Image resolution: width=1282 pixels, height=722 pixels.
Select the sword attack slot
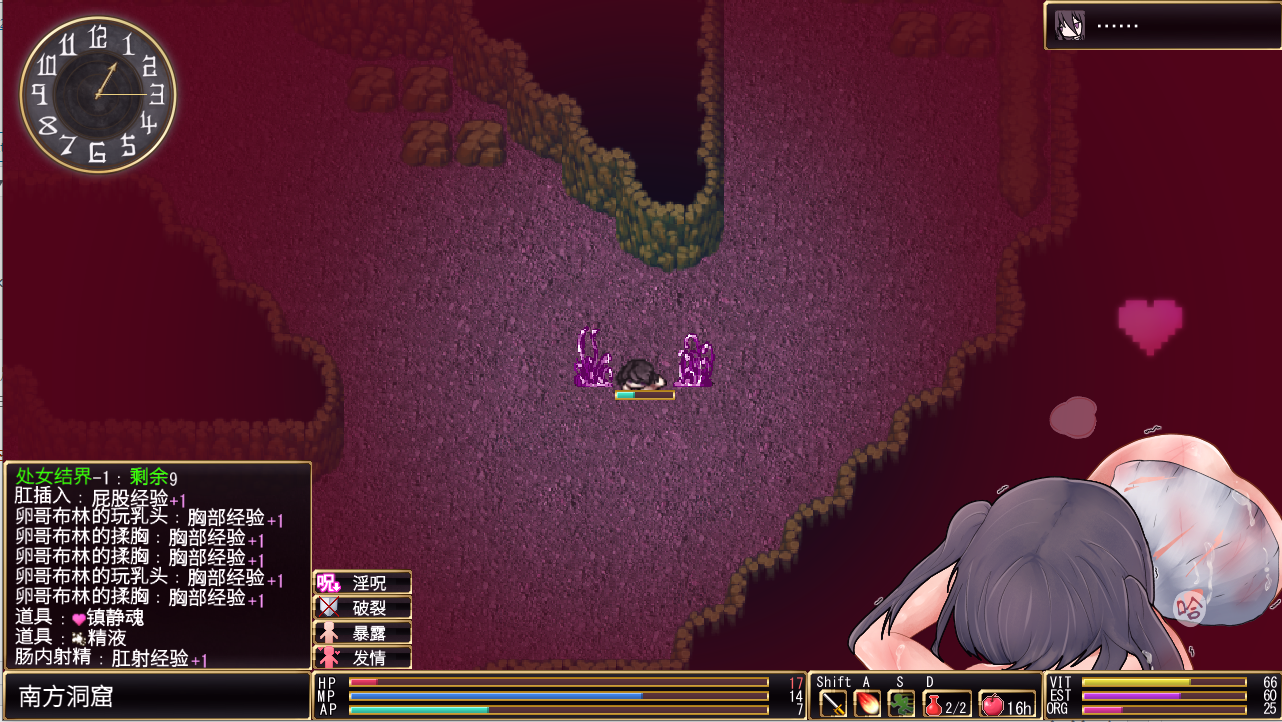[832, 704]
